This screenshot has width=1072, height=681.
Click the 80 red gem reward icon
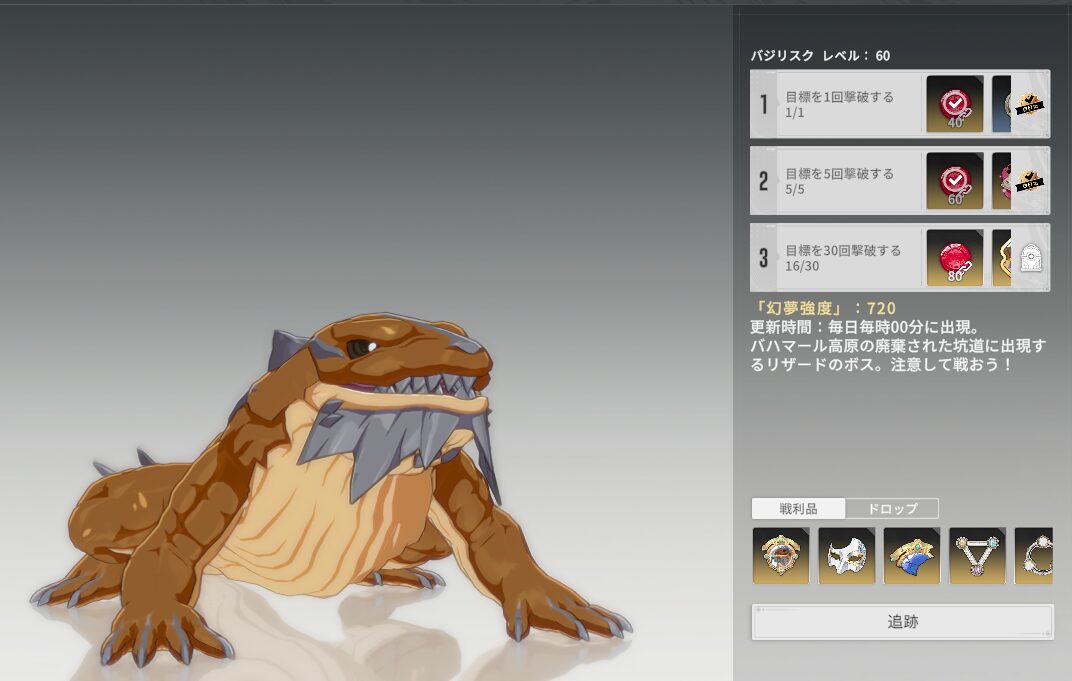pos(955,258)
